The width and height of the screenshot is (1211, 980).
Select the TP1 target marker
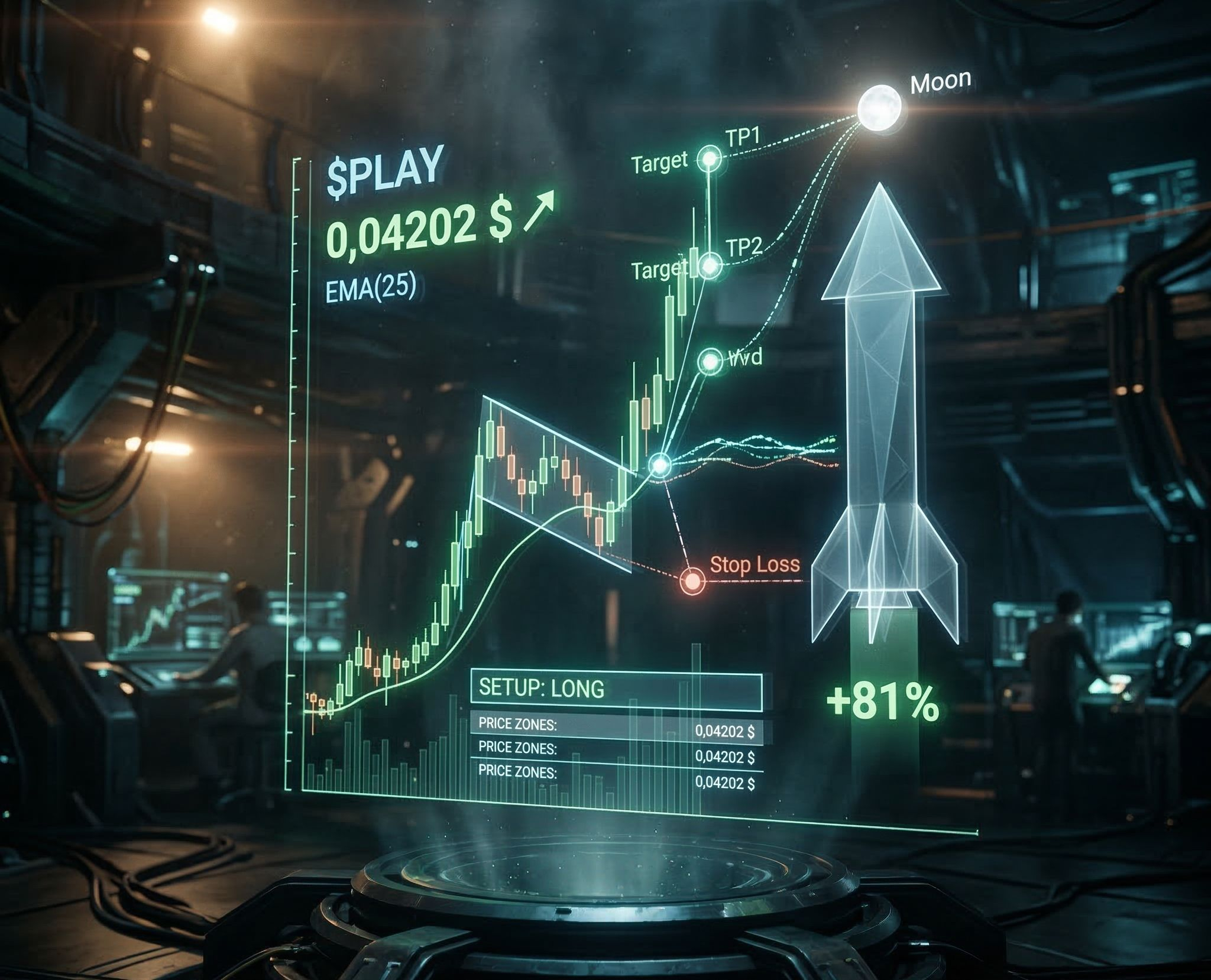point(708,158)
